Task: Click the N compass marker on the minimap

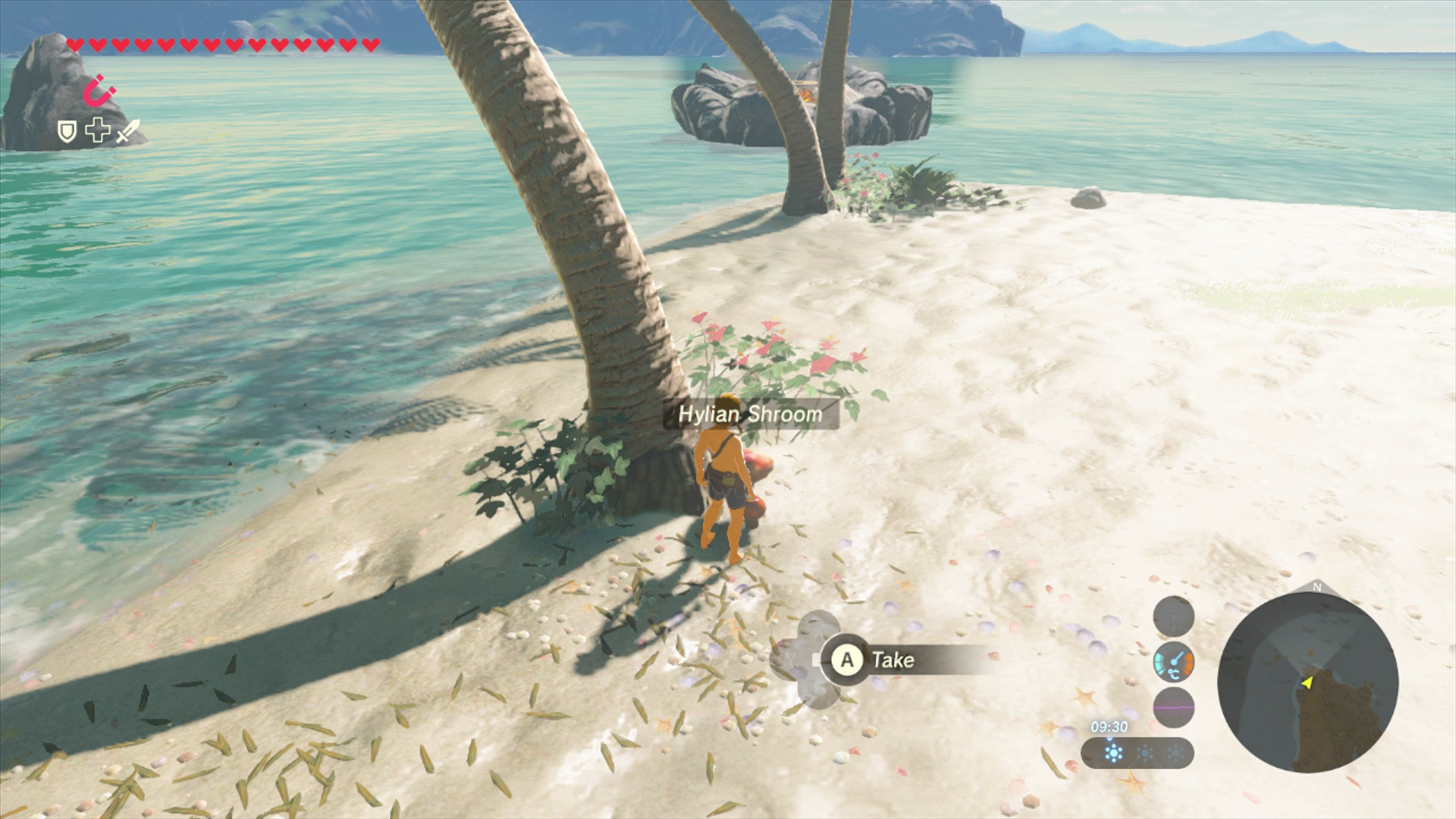Action: (1317, 586)
